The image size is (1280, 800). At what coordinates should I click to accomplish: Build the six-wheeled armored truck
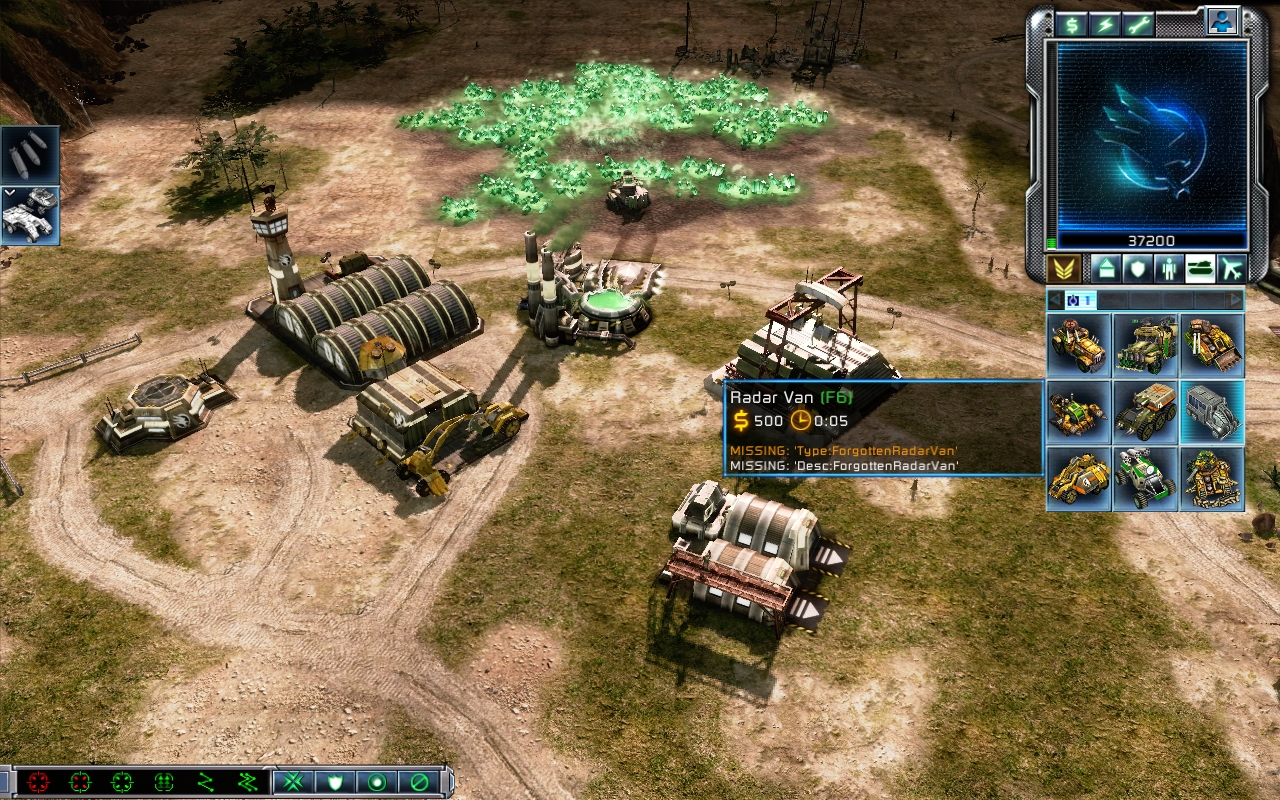1146,411
